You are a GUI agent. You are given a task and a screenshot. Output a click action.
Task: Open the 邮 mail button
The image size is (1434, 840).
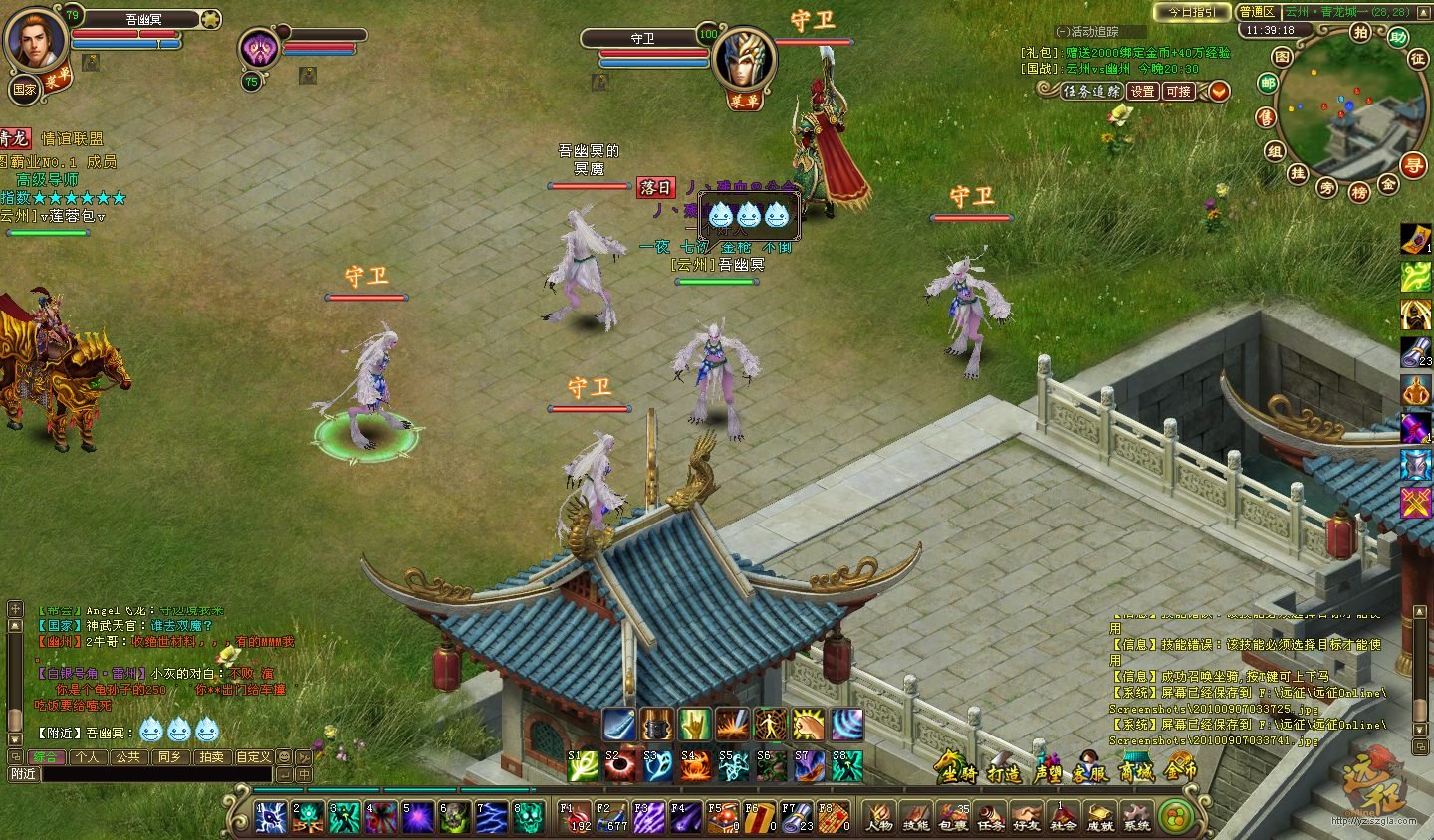1268,84
